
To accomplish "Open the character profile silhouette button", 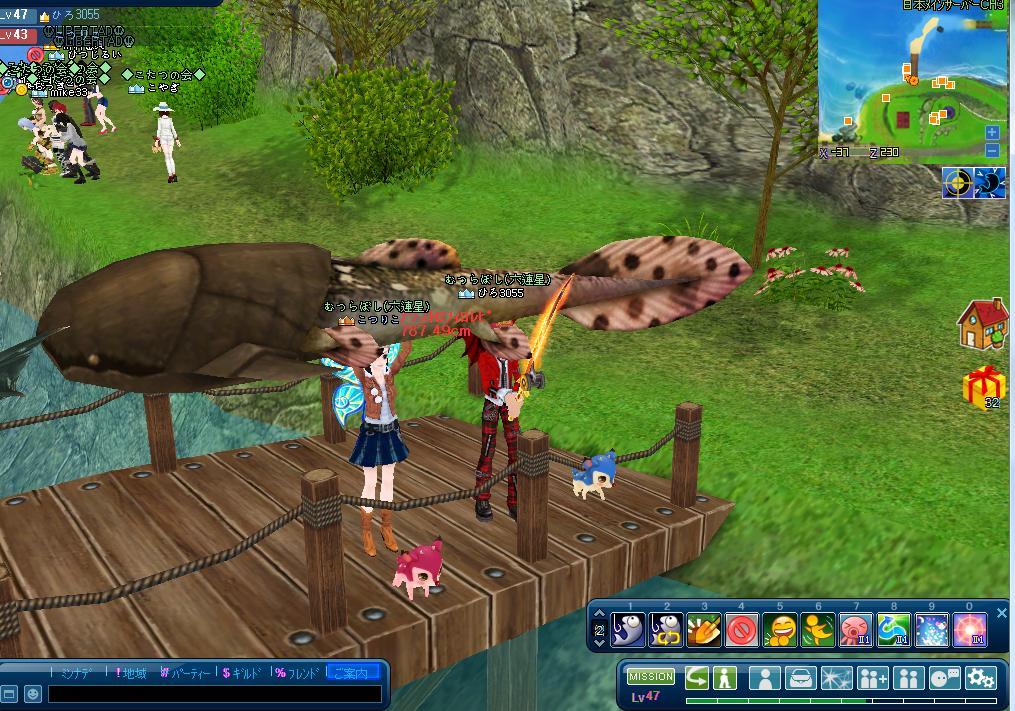I will (x=765, y=678).
